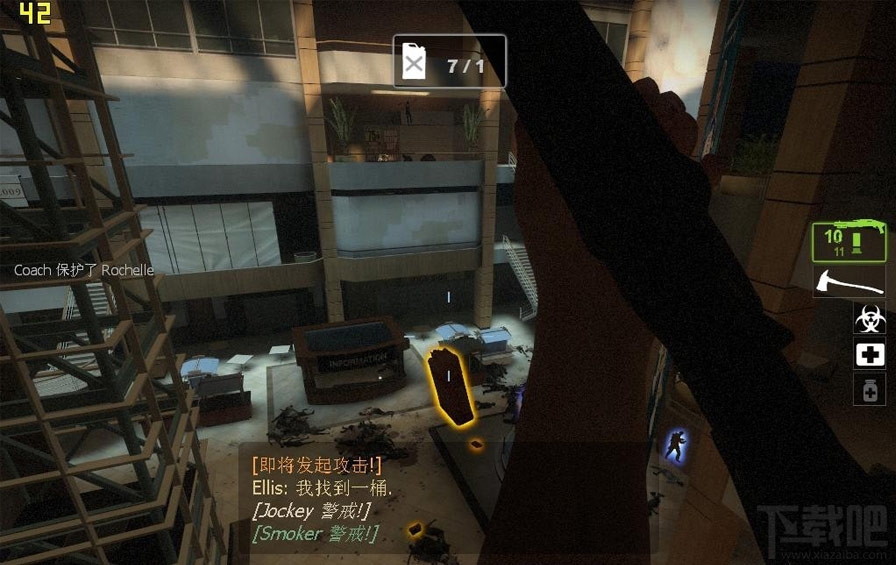This screenshot has height=565, width=896.
Task: Choose the first aid kit slot
Action: coord(869,355)
